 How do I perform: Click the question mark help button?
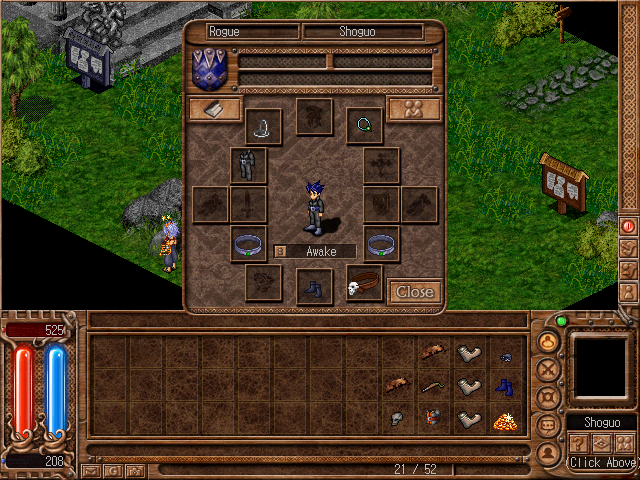pyautogui.click(x=577, y=443)
